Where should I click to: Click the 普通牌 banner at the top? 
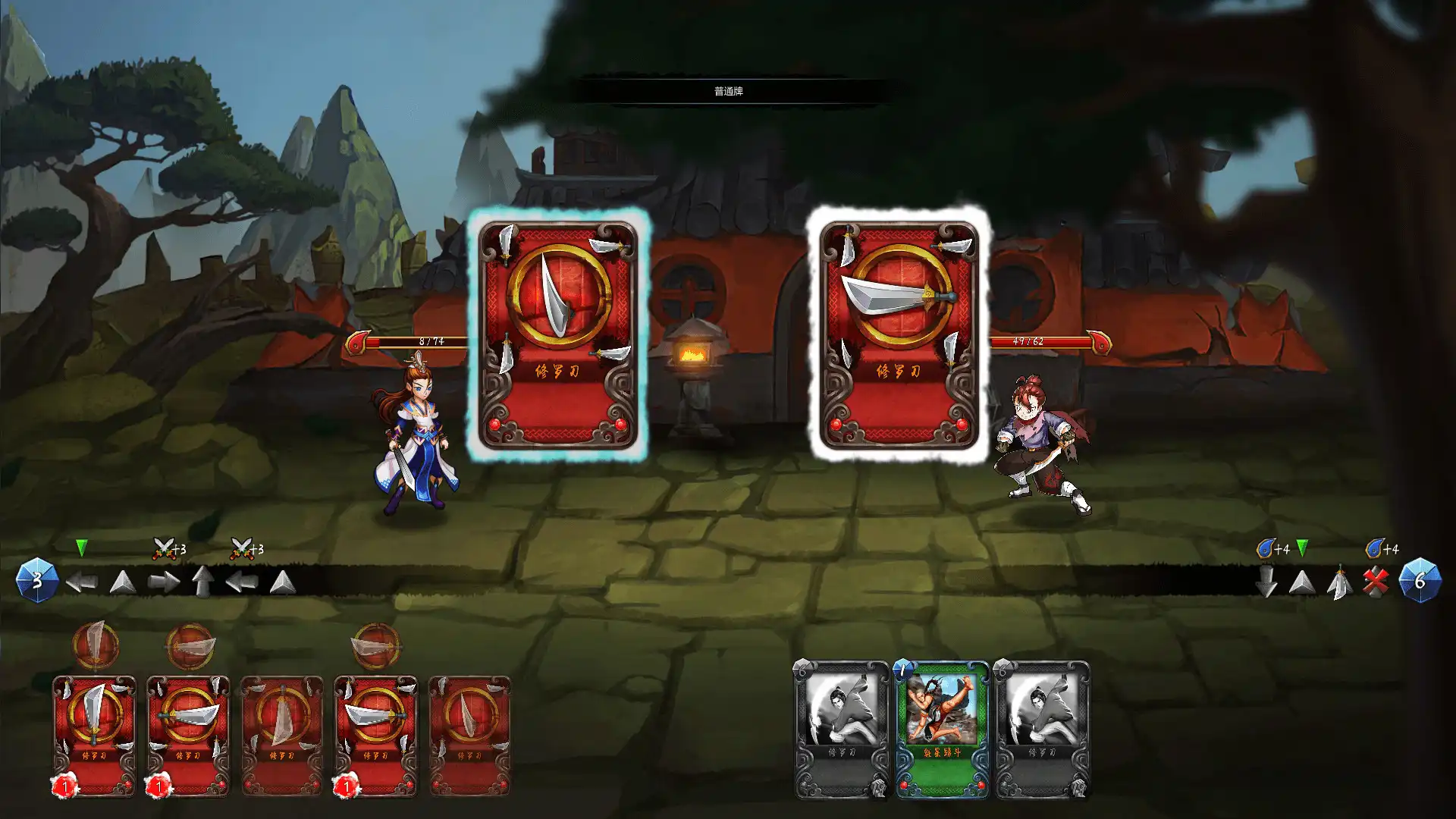tap(728, 89)
